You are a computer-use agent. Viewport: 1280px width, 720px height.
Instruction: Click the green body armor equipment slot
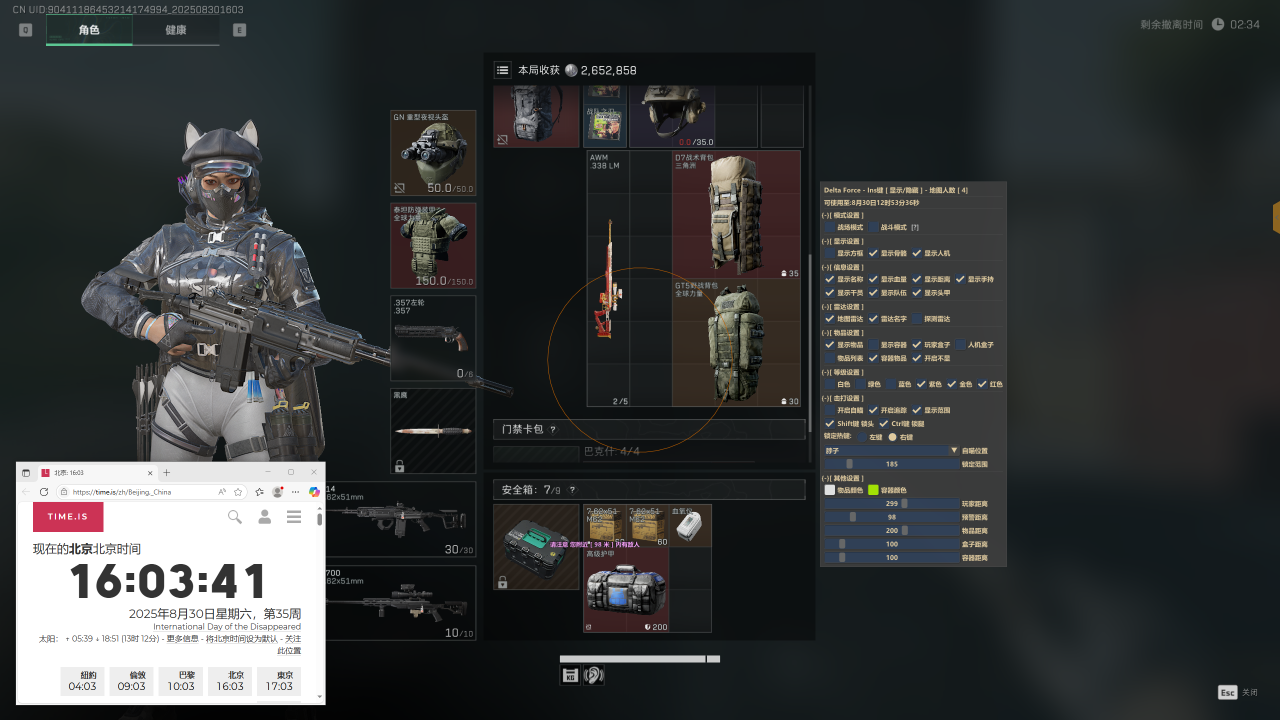(433, 246)
